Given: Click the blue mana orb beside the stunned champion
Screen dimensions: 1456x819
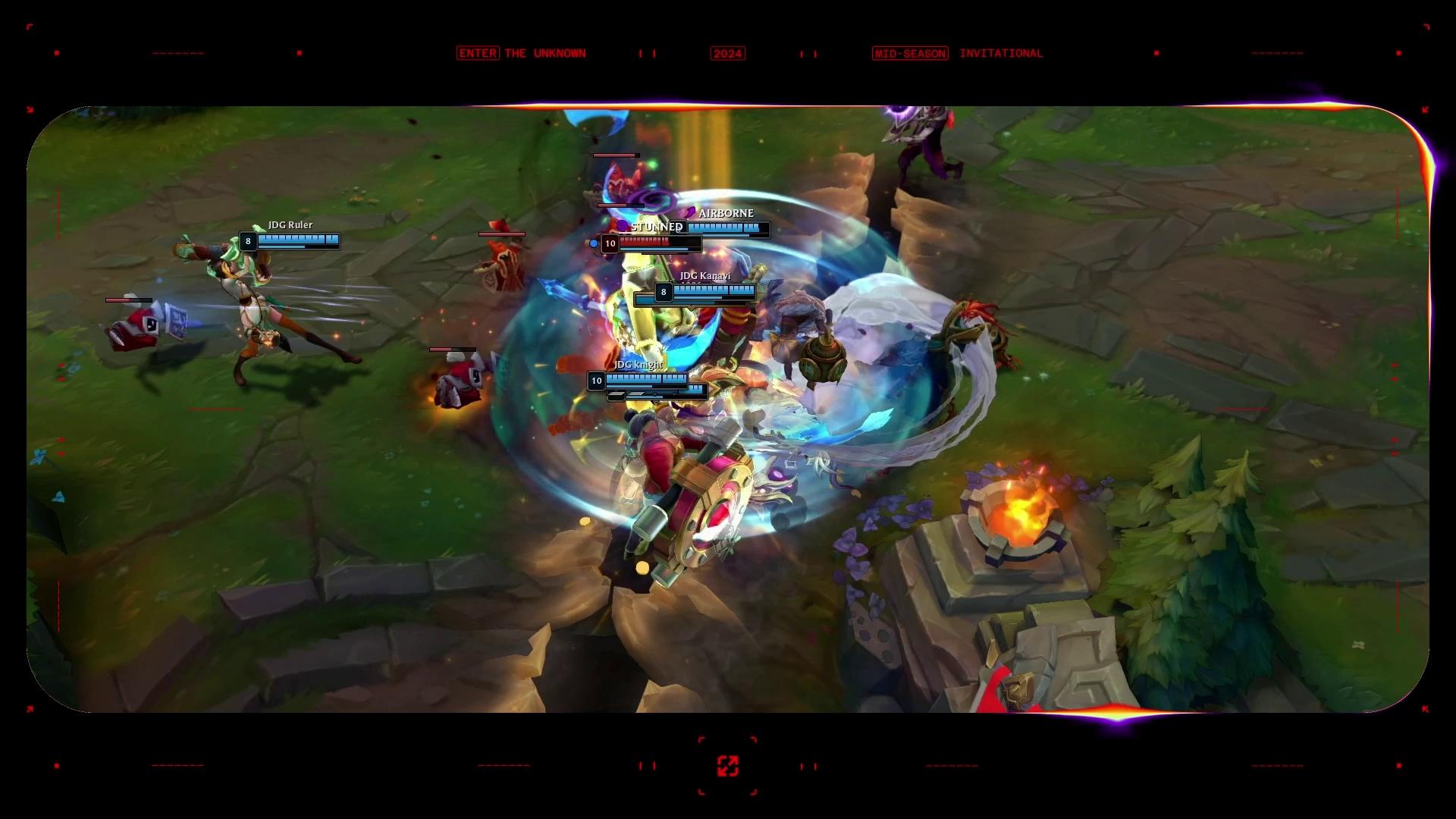Looking at the screenshot, I should (595, 243).
